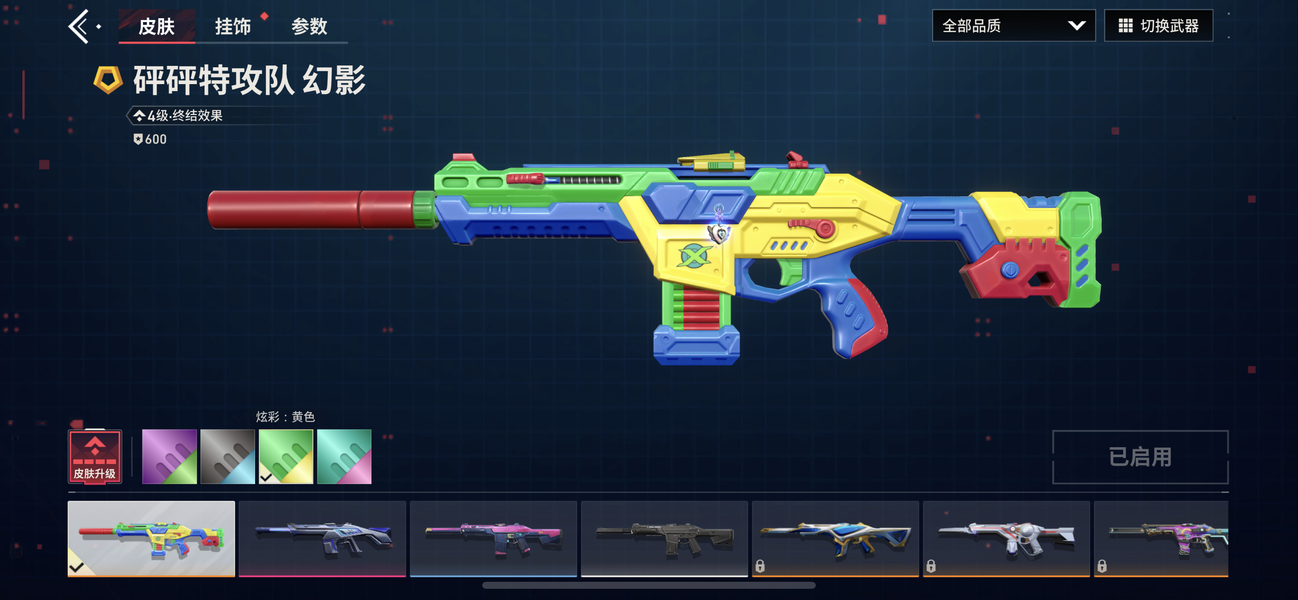Pick the teal-pink chroma swatch
Viewport: 1298px width, 600px height.
[344, 457]
